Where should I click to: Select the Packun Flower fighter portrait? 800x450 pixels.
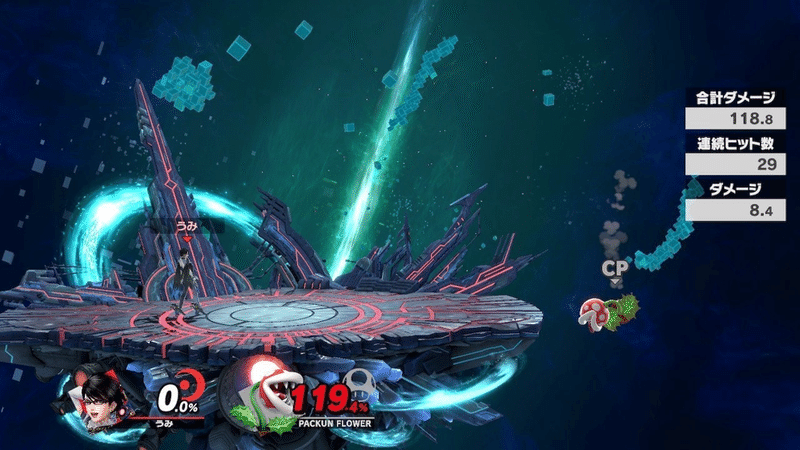tap(260, 391)
